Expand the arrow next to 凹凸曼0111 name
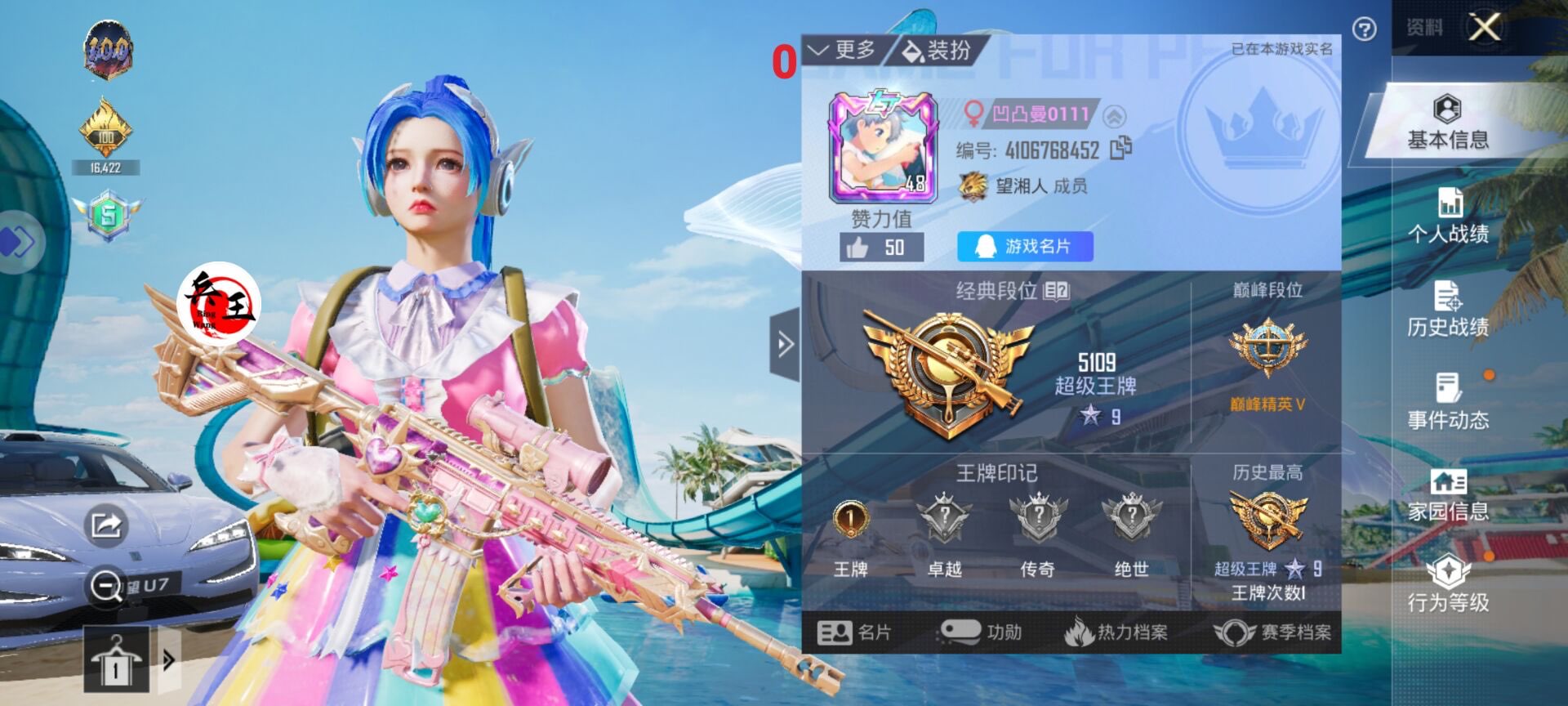The height and width of the screenshot is (706, 1568). pos(1114,114)
